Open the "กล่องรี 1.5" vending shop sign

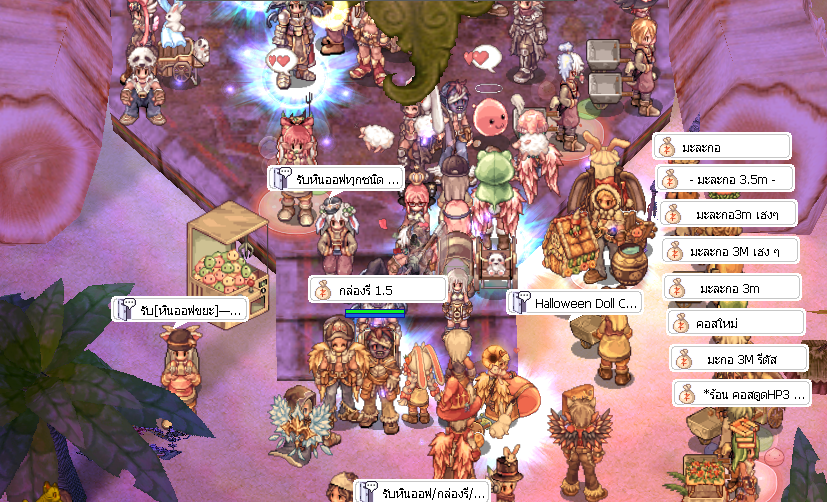click(x=378, y=289)
